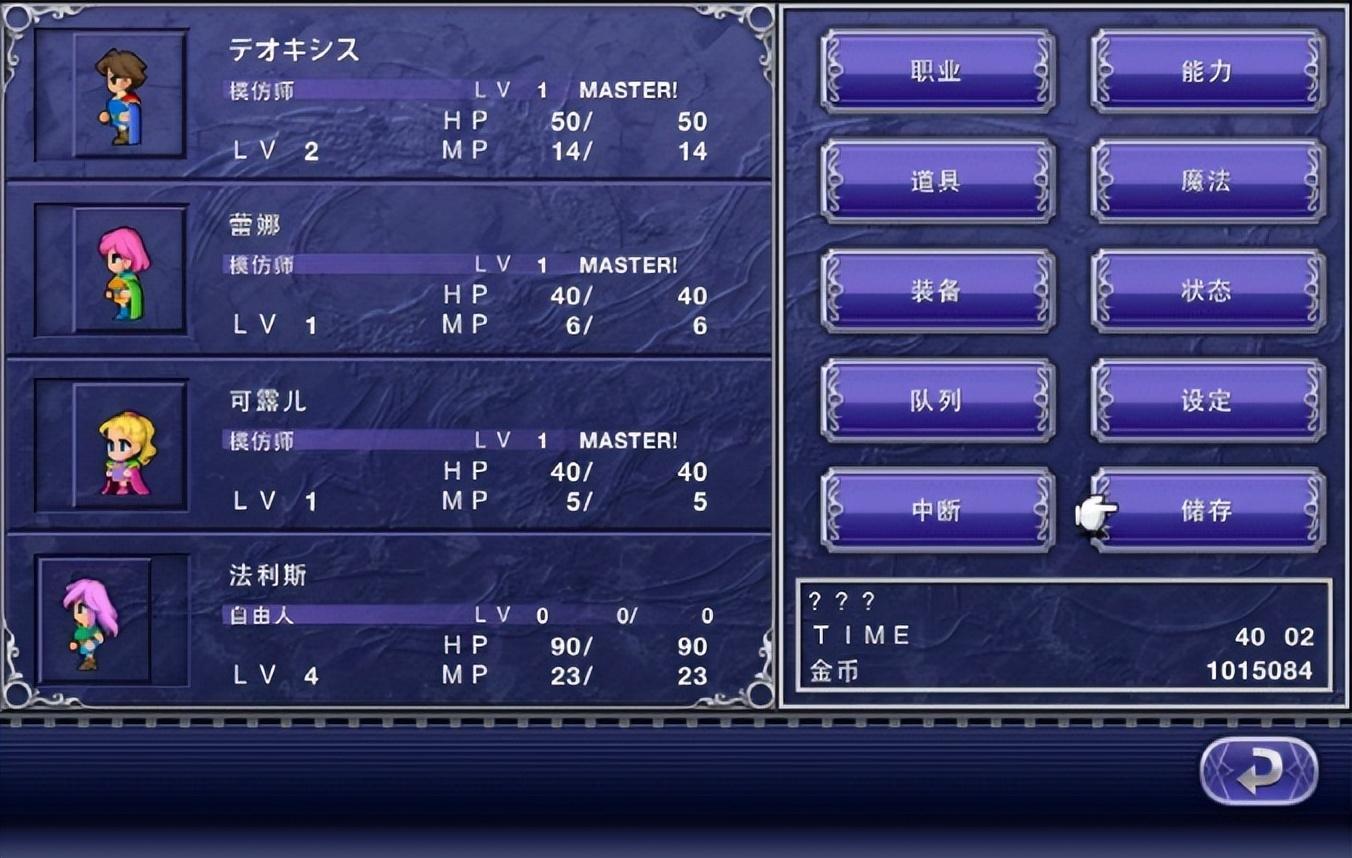Click the TIME playtime counter
Screen dimensions: 1352x858
860,634
